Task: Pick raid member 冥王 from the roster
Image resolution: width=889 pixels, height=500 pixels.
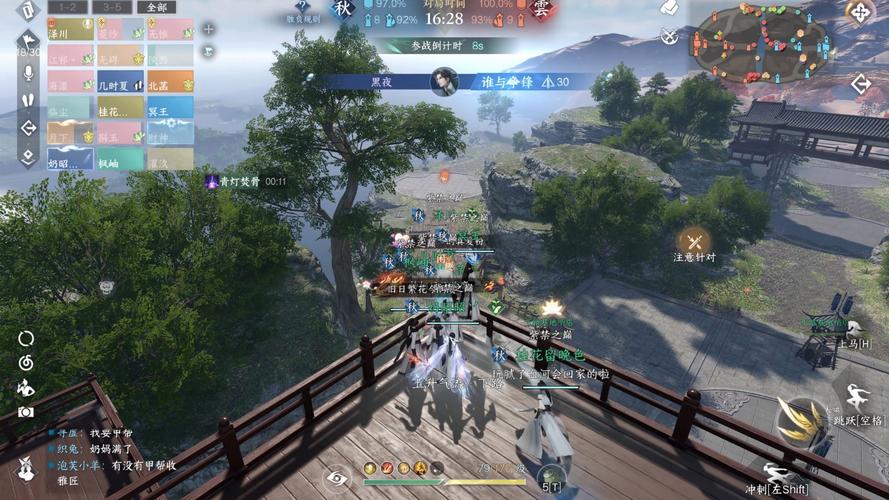Action: coord(169,109)
